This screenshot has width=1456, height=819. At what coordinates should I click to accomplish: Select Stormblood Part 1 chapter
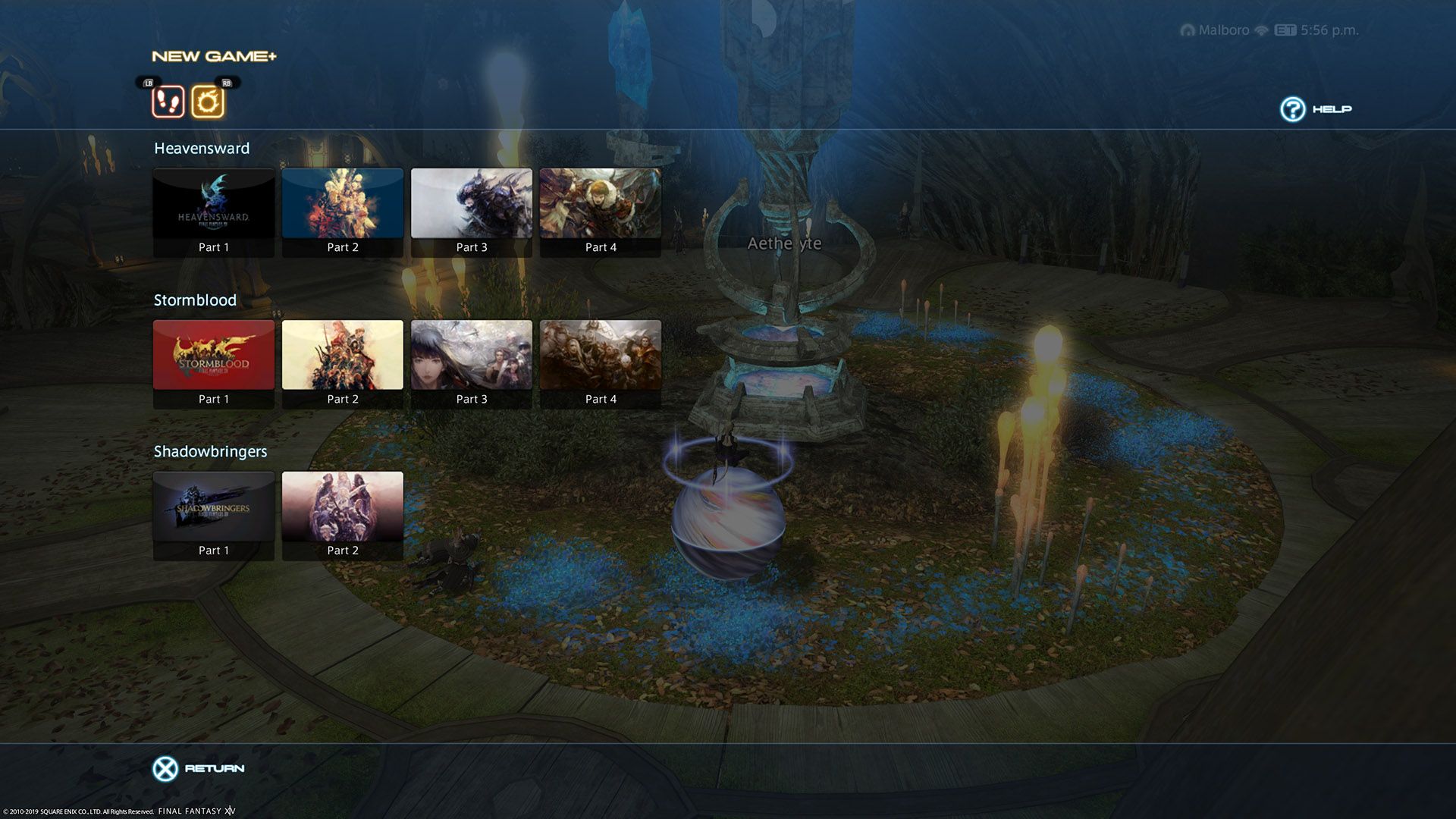(x=213, y=364)
